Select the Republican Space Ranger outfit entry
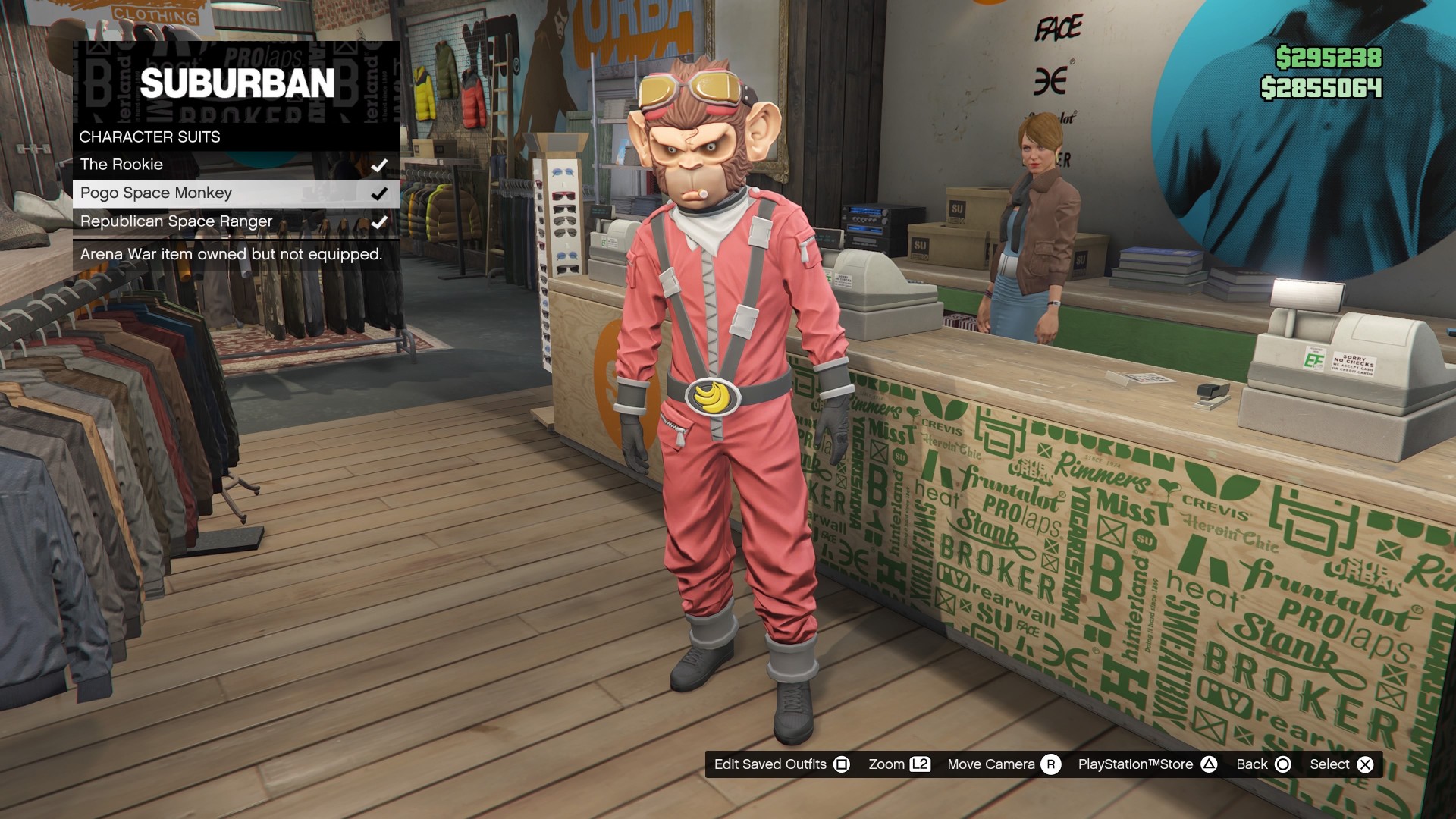 coord(176,221)
